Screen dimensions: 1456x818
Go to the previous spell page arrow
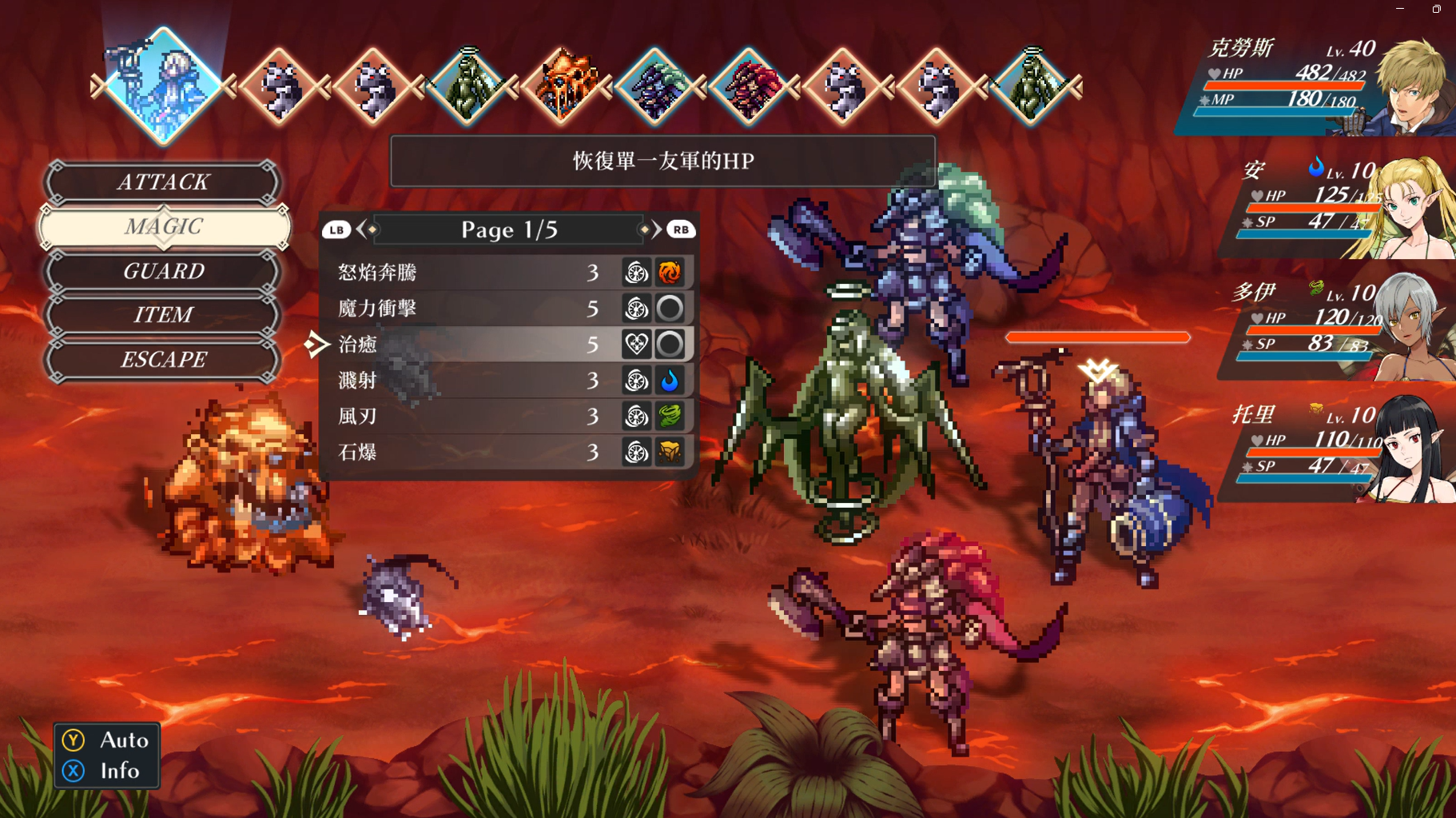(361, 230)
